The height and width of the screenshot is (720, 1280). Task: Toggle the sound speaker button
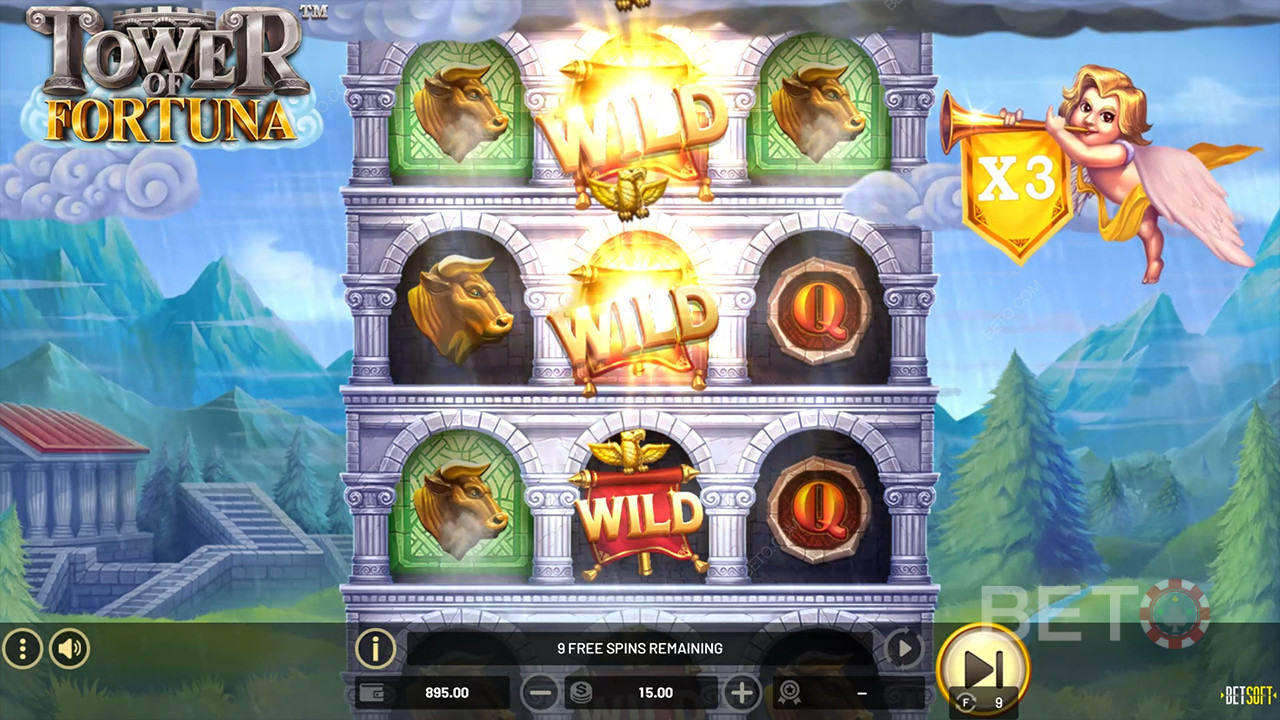[x=69, y=649]
